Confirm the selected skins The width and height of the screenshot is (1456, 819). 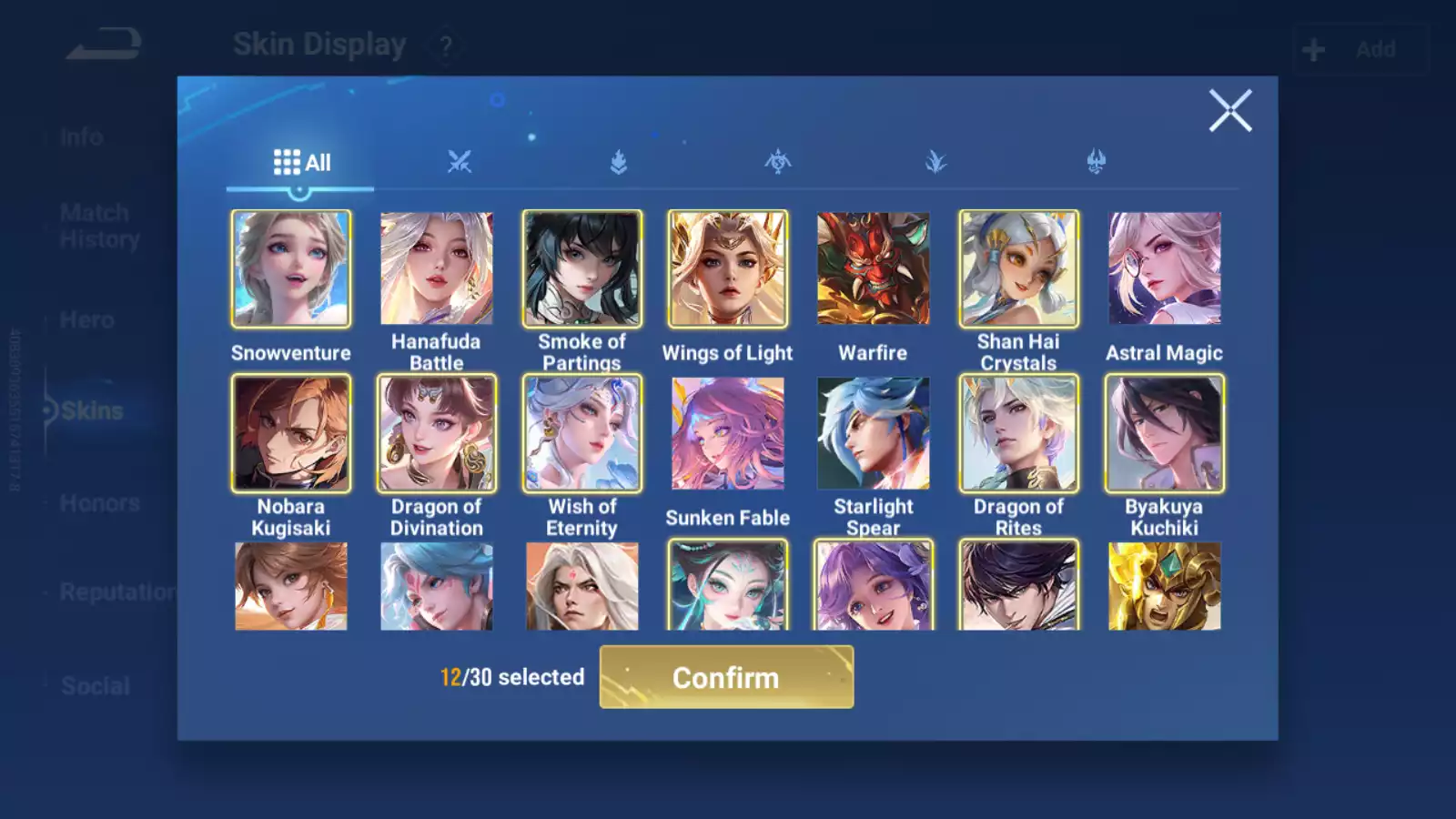click(x=726, y=677)
